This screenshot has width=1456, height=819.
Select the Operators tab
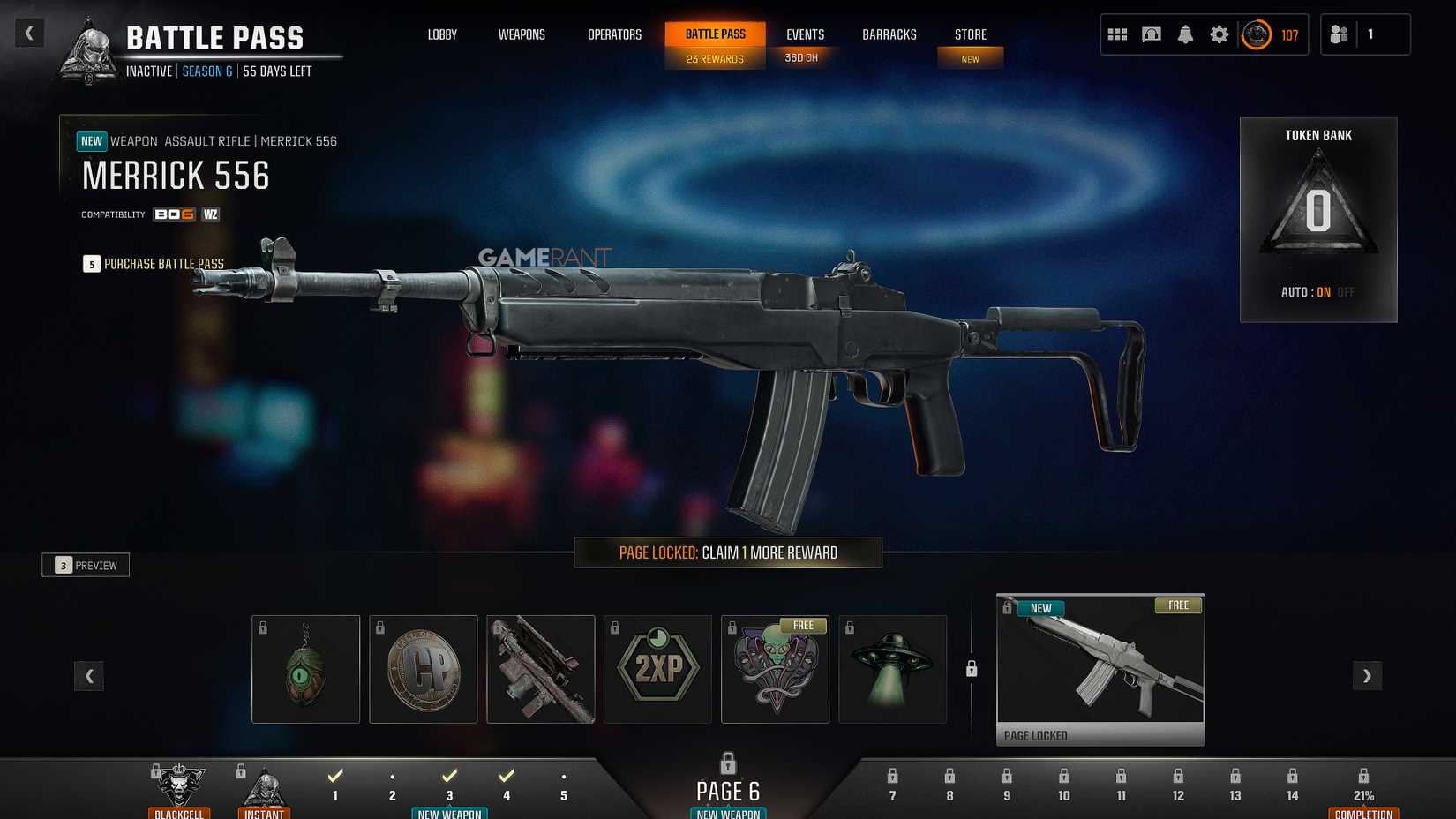(x=614, y=35)
